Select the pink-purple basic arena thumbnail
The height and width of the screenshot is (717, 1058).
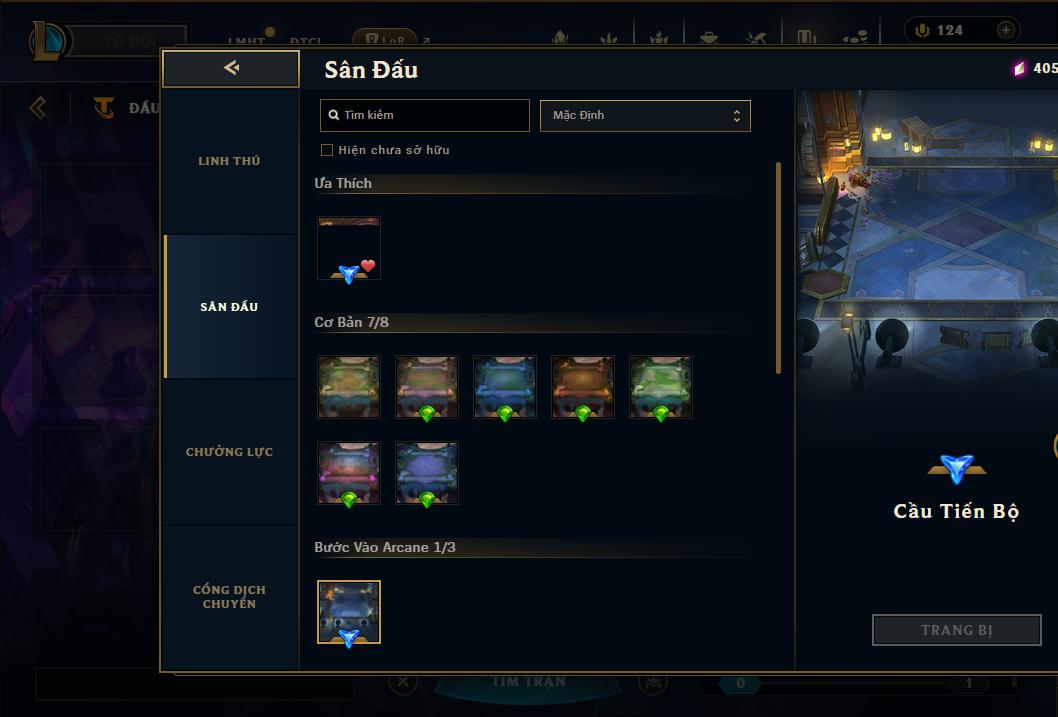[349, 473]
